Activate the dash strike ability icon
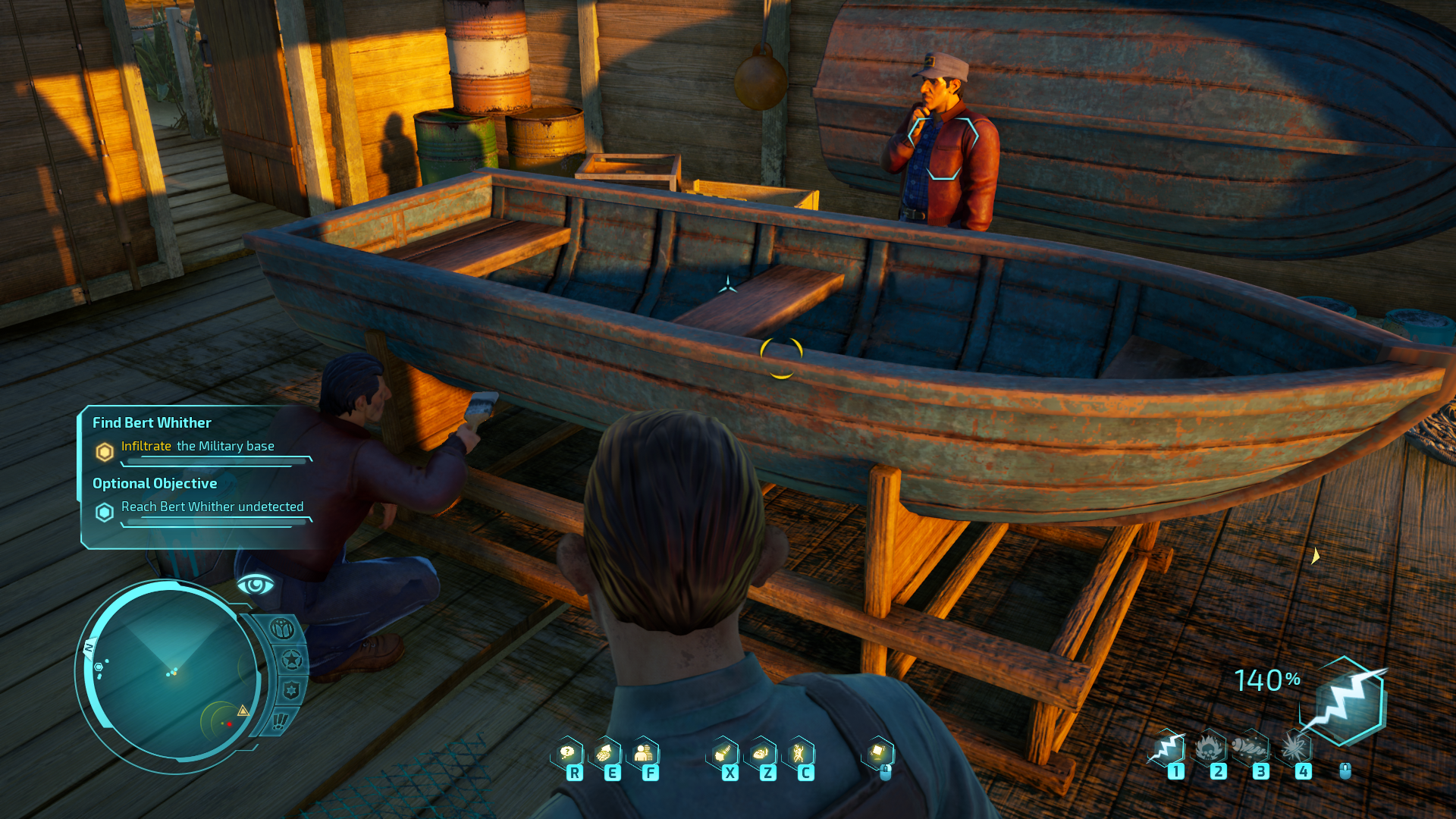The image size is (1456, 819). click(x=723, y=753)
